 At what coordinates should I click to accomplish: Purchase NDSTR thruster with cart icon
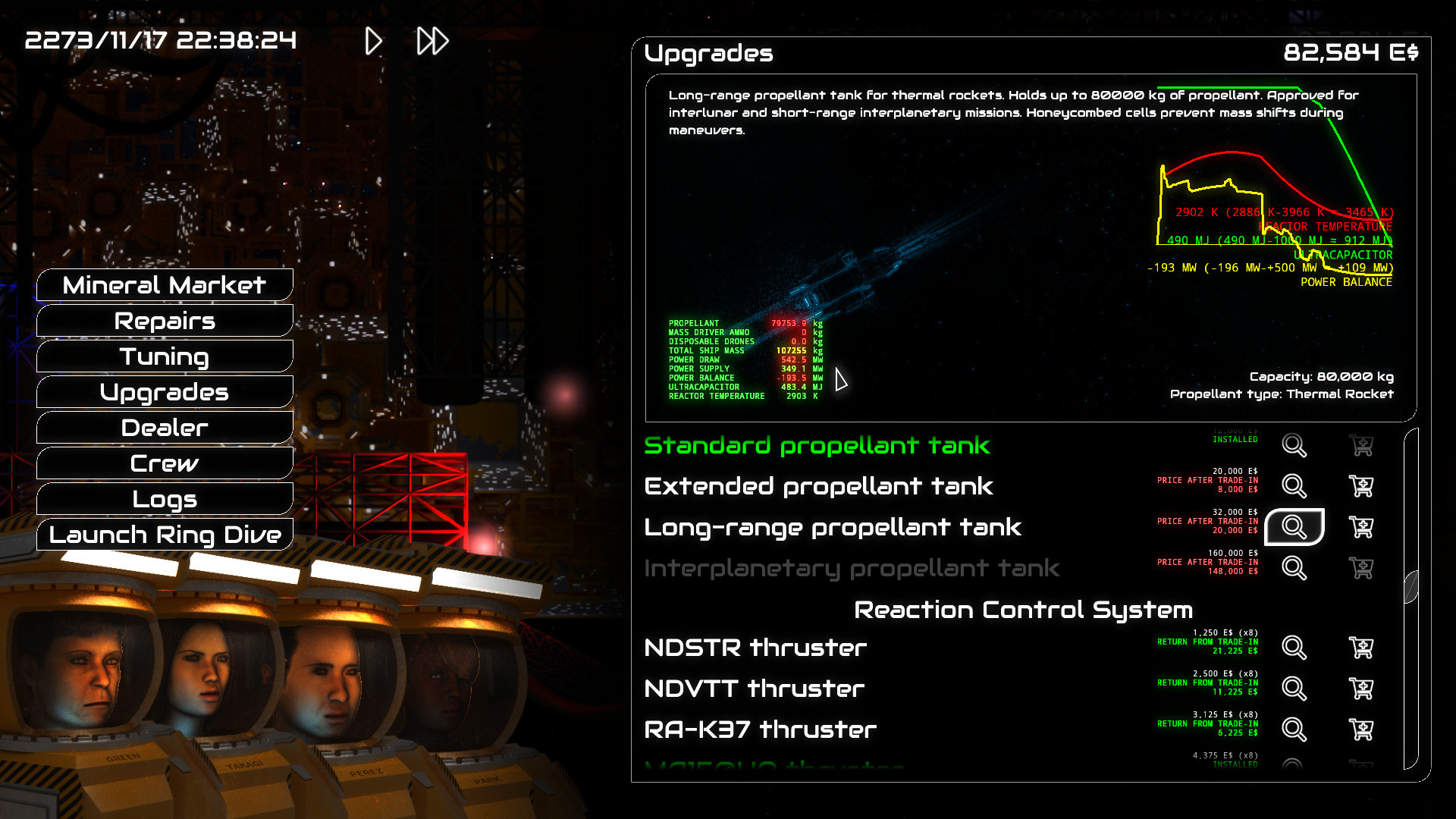tap(1361, 648)
